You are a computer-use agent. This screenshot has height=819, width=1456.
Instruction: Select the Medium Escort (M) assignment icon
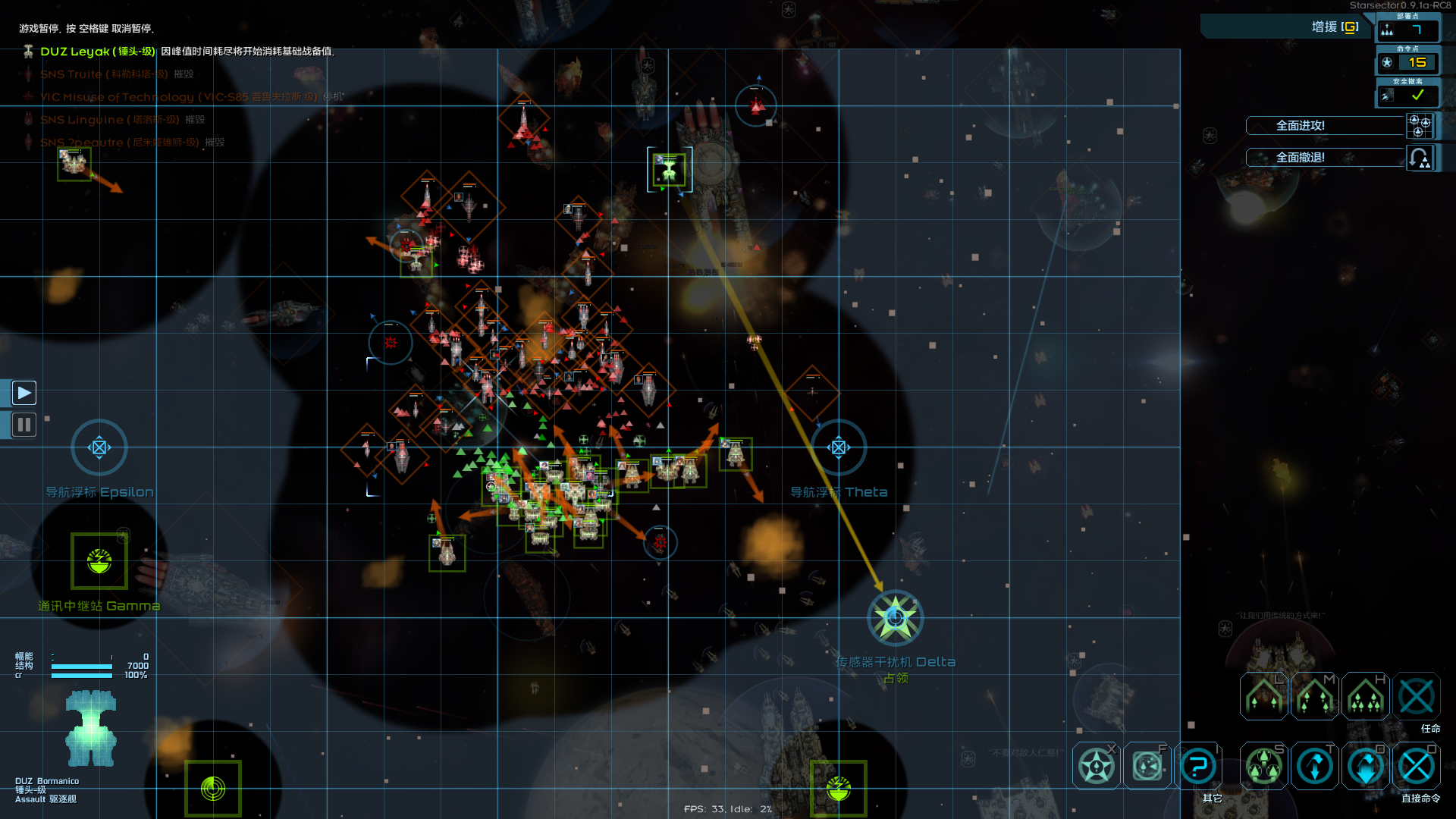(1314, 695)
